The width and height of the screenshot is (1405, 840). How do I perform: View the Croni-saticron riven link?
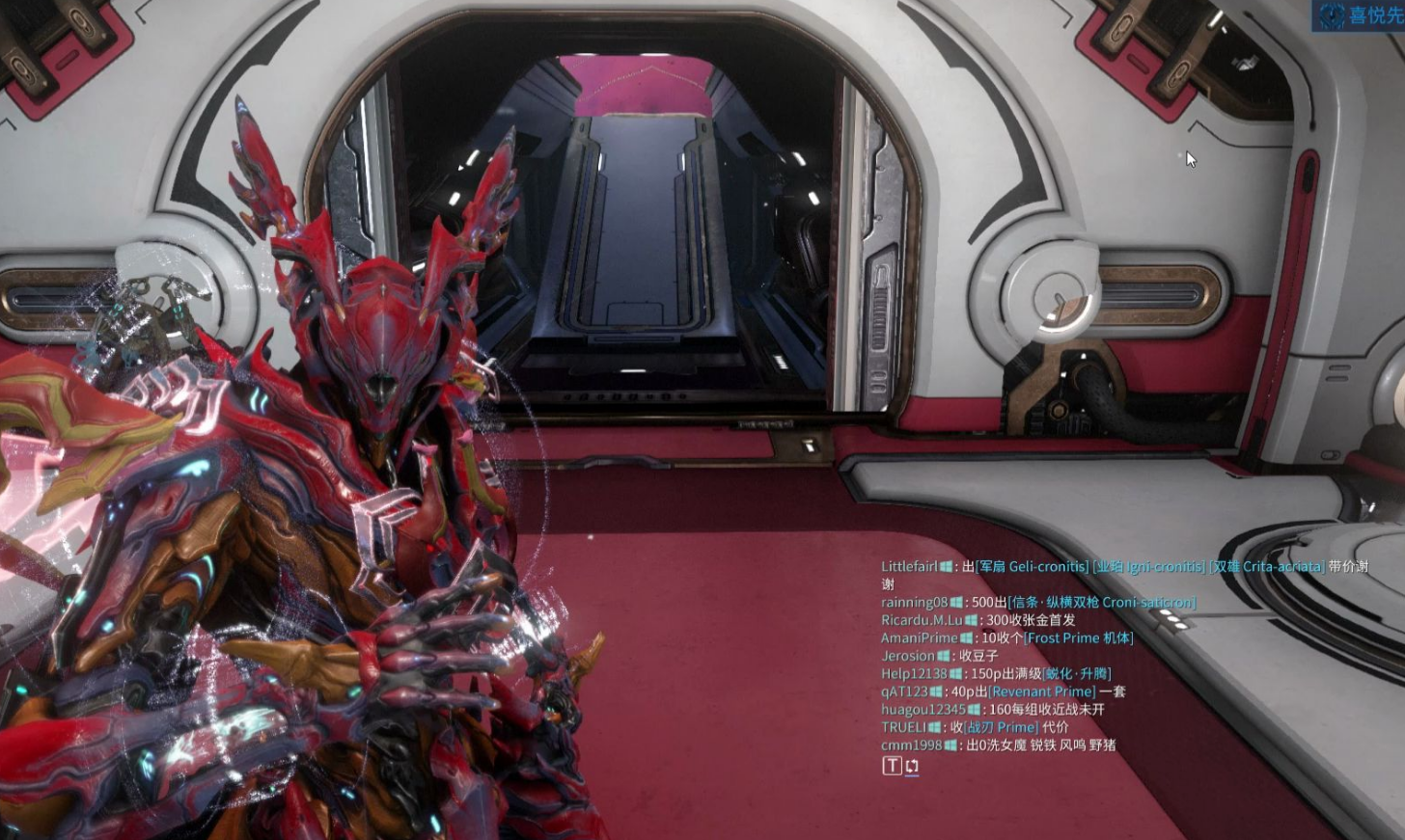[1101, 603]
